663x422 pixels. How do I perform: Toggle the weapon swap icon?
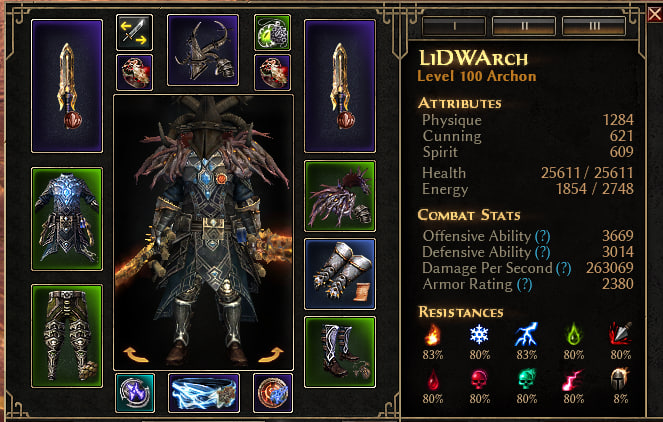(133, 32)
